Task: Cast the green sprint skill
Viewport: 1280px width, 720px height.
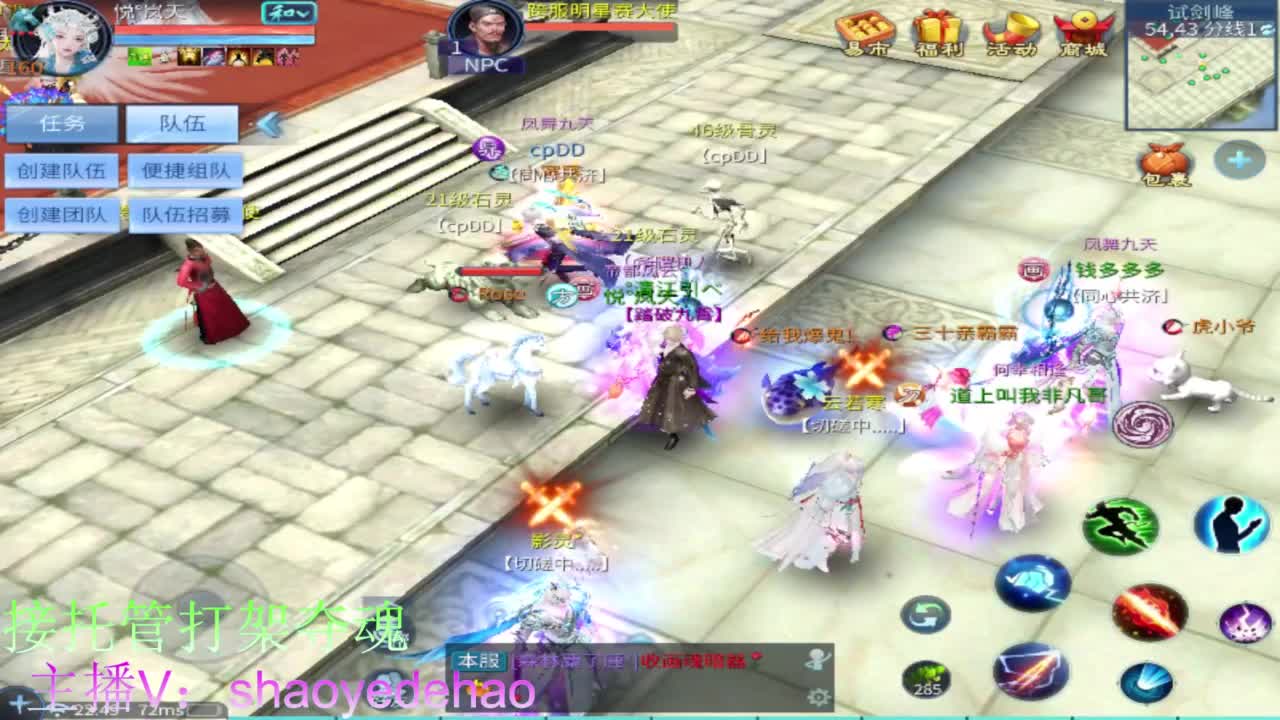Action: (x=1122, y=524)
